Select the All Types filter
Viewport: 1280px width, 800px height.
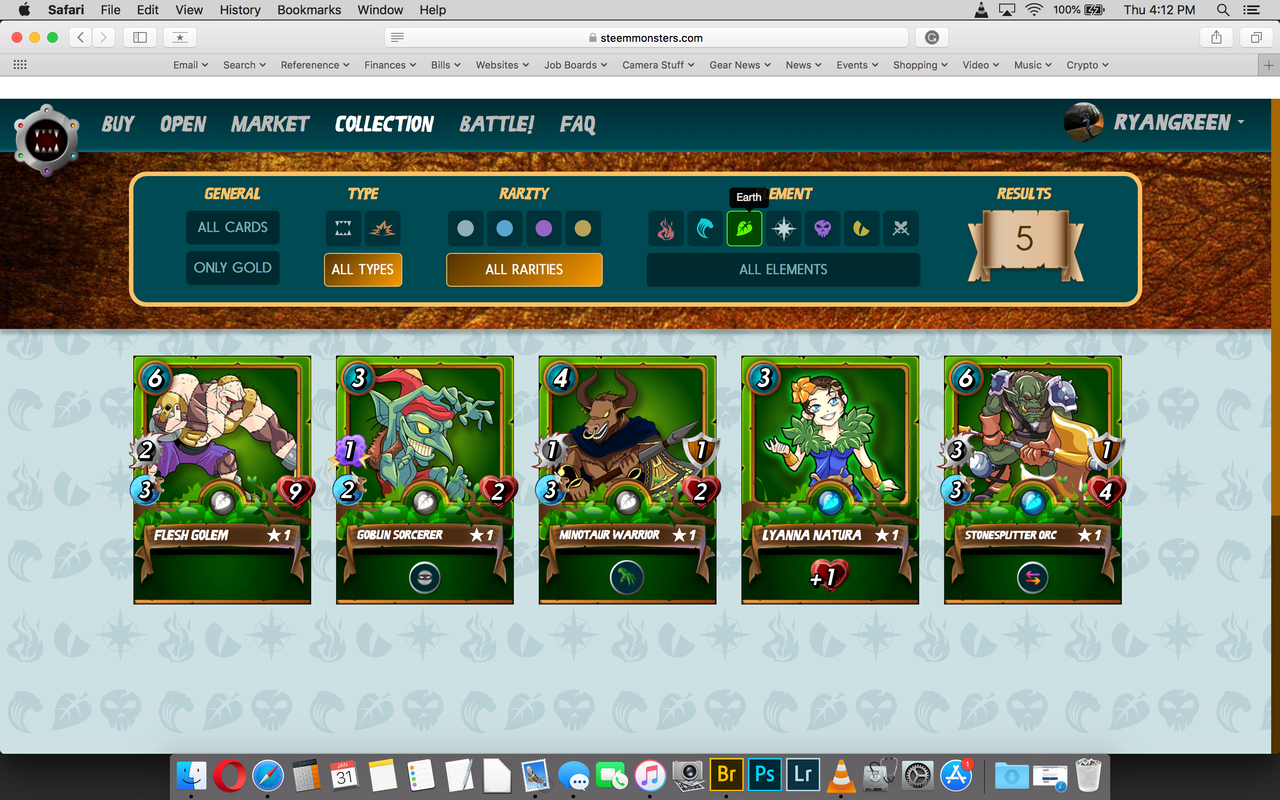point(362,269)
